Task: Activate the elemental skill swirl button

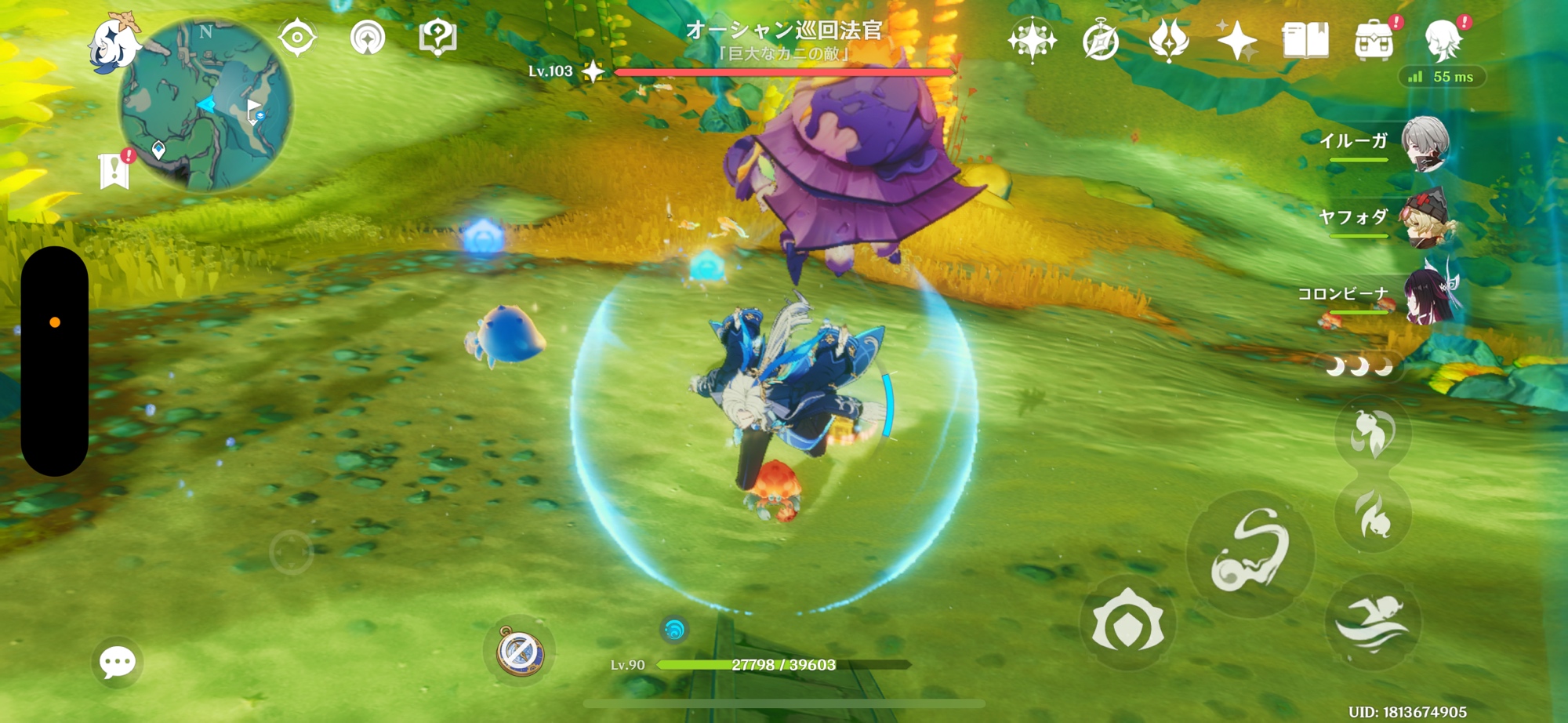Action: tap(1250, 554)
